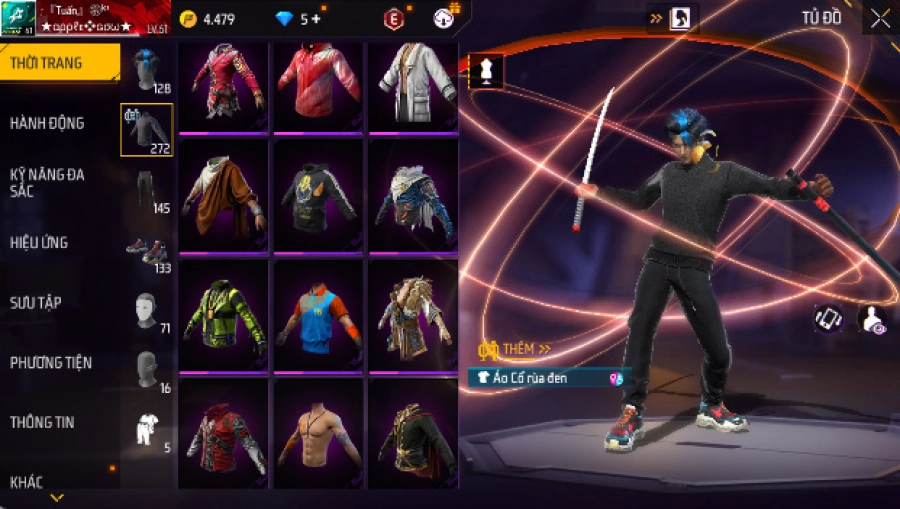The image size is (900, 509).
Task: Select the shoes subcategory with 133 items
Action: [x=146, y=251]
